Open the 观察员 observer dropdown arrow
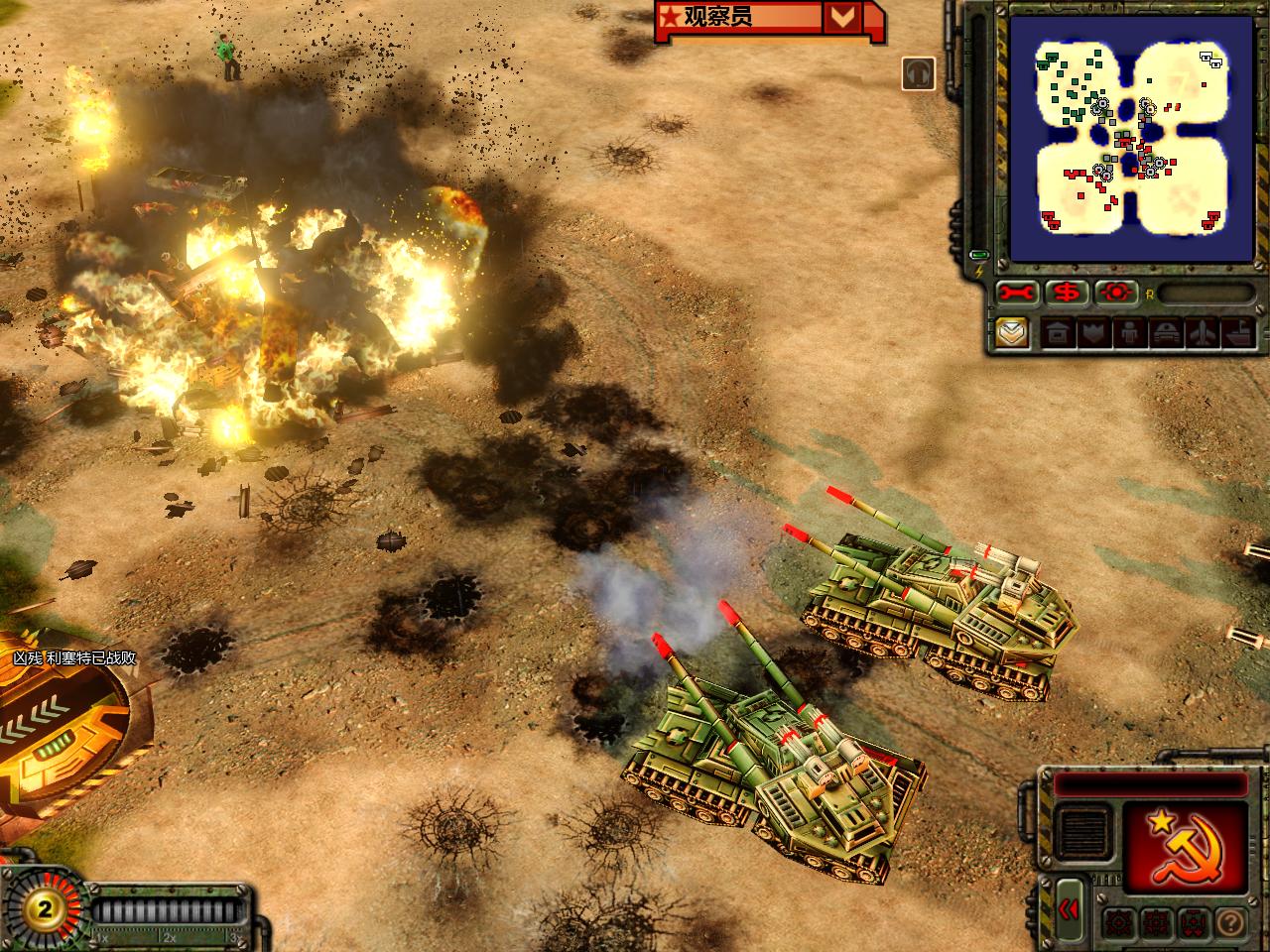Image resolution: width=1270 pixels, height=952 pixels. click(x=842, y=17)
